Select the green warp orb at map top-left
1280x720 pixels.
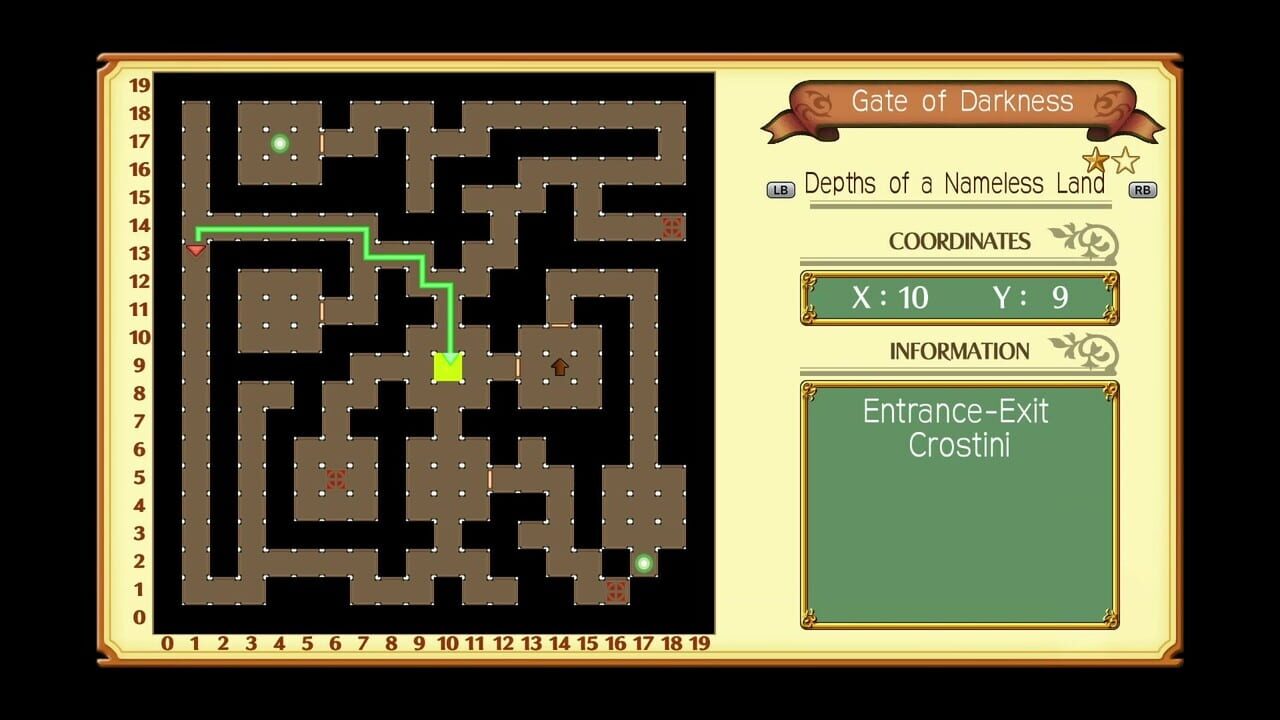(279, 142)
